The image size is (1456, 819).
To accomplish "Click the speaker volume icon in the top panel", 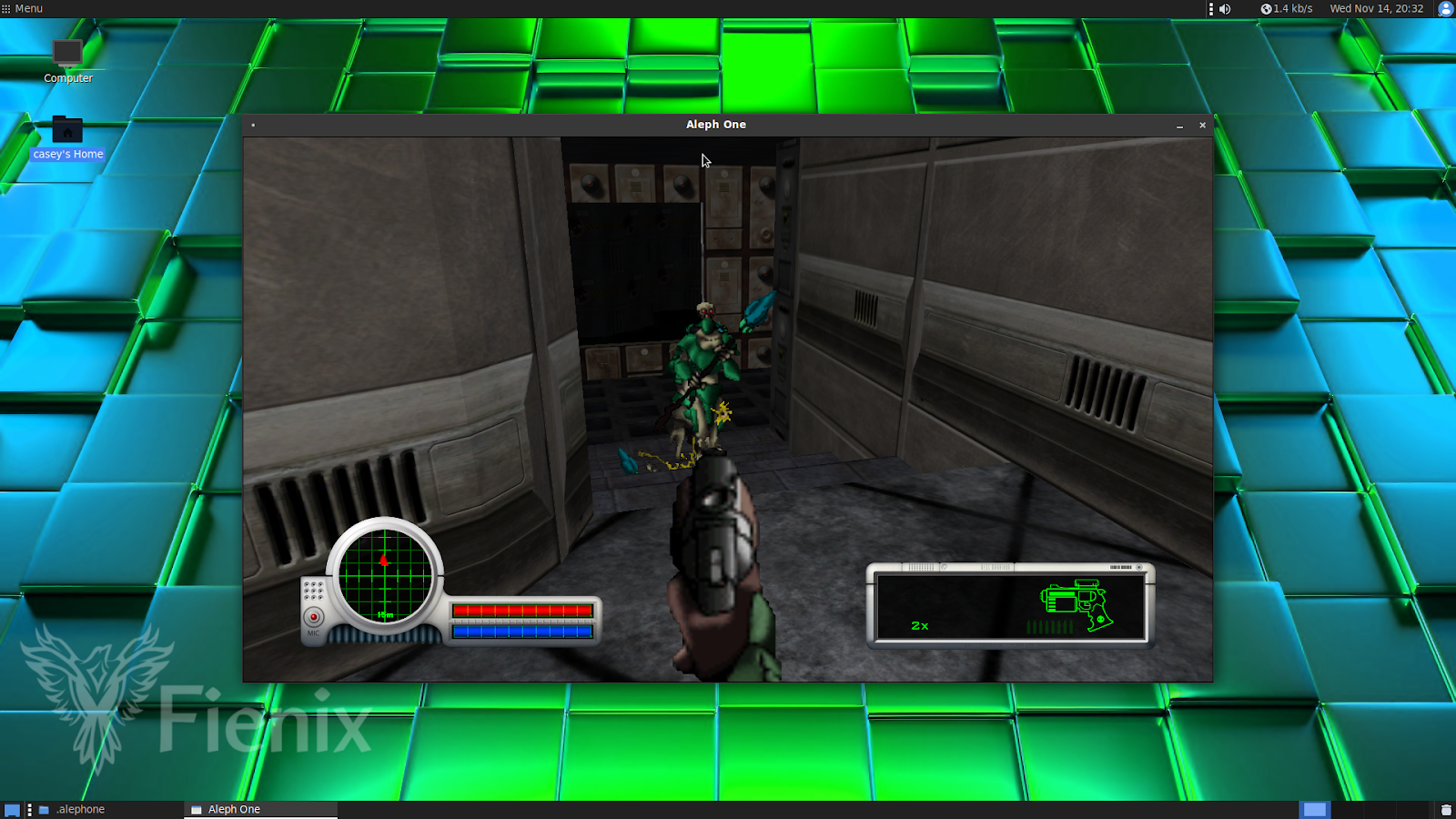I will 1224,9.
